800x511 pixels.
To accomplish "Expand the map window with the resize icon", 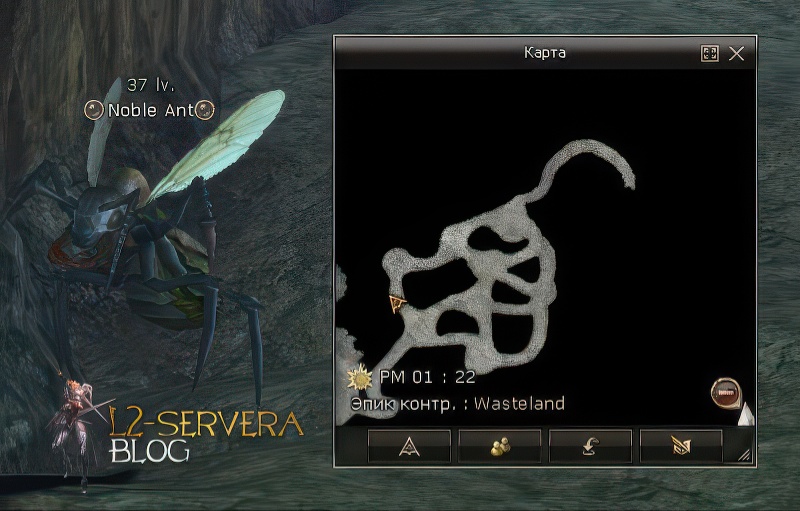I will coord(710,54).
